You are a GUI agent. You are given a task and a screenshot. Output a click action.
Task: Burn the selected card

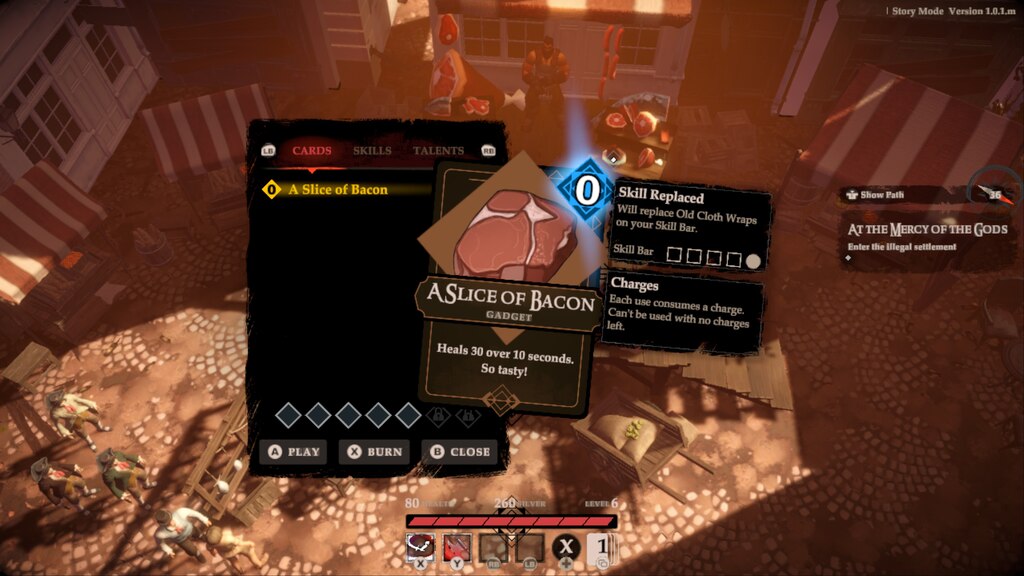coord(375,452)
